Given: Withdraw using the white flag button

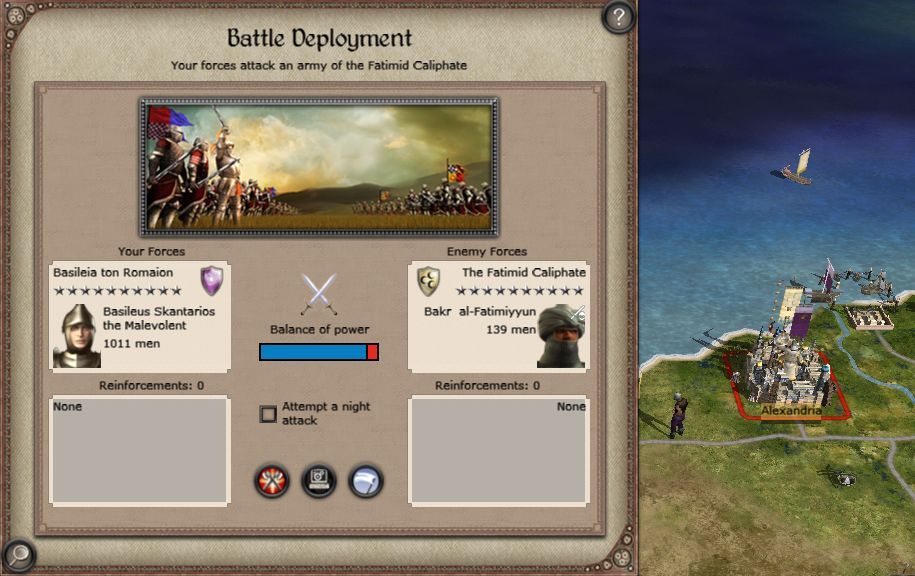Looking at the screenshot, I should click(x=366, y=481).
